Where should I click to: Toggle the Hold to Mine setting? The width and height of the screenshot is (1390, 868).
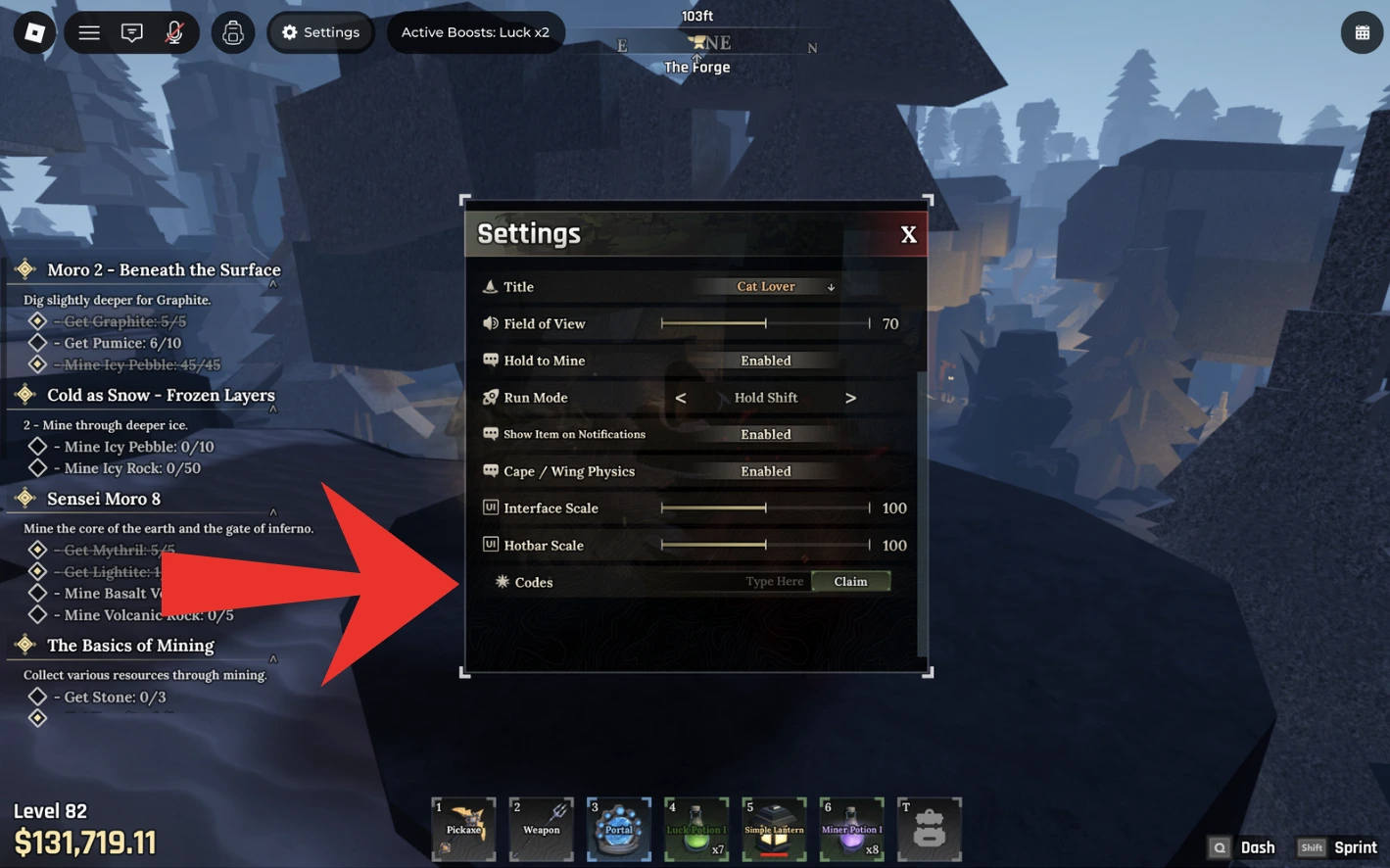pyautogui.click(x=765, y=361)
